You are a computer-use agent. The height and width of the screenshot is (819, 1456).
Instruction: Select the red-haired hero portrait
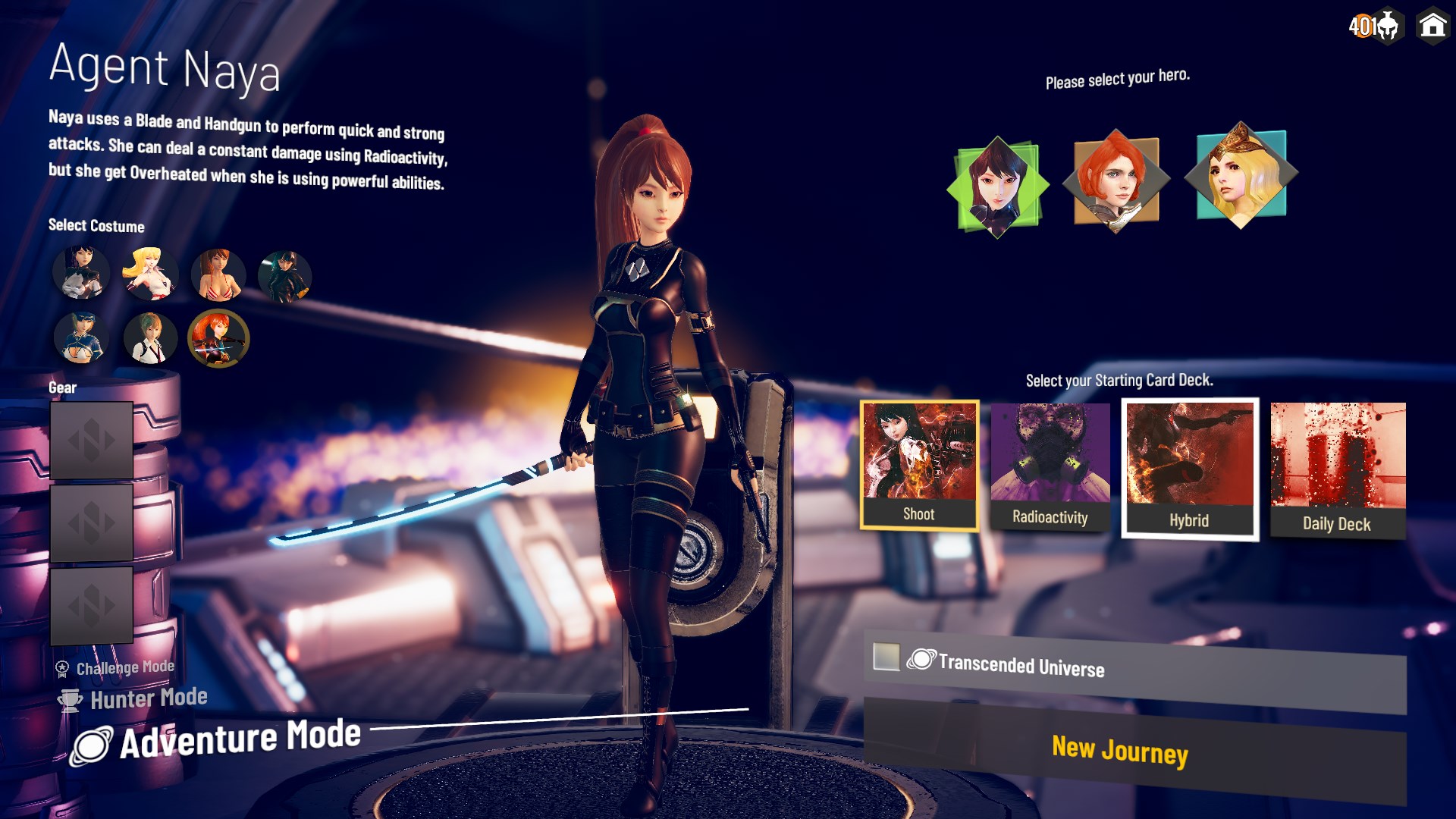[x=1116, y=180]
